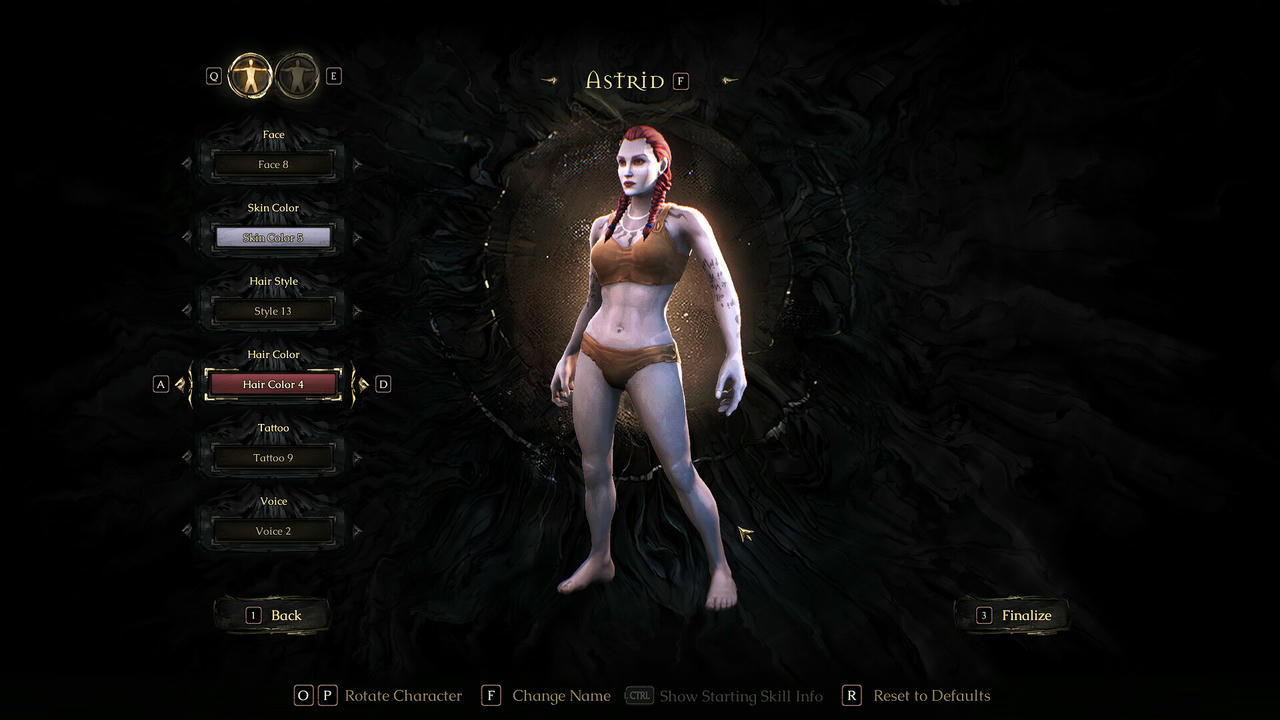Click the character name Astrid to rename
The image size is (1280, 720).
(x=625, y=81)
